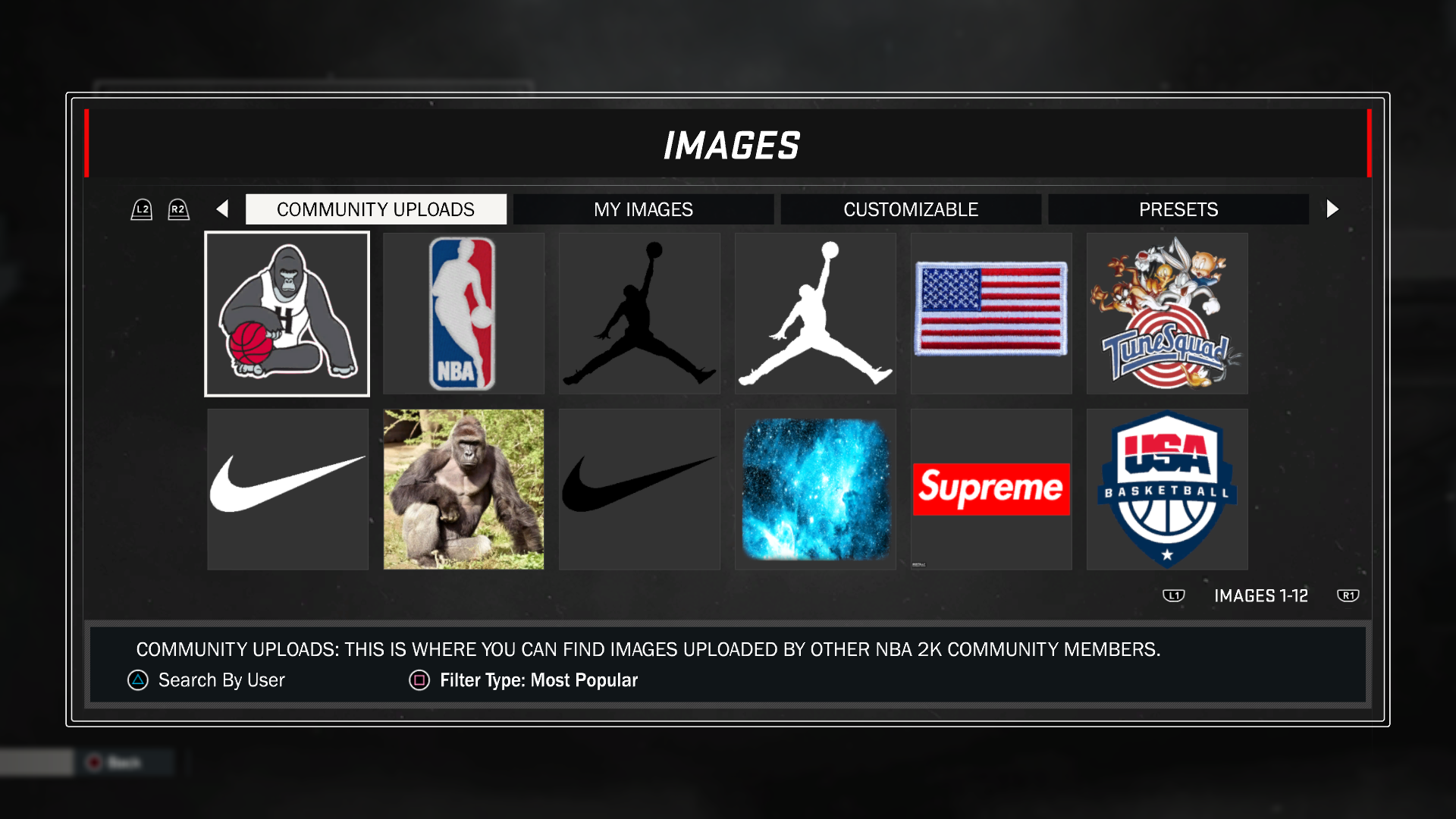
Task: Click the left arrow to browse tabs
Action: click(221, 209)
